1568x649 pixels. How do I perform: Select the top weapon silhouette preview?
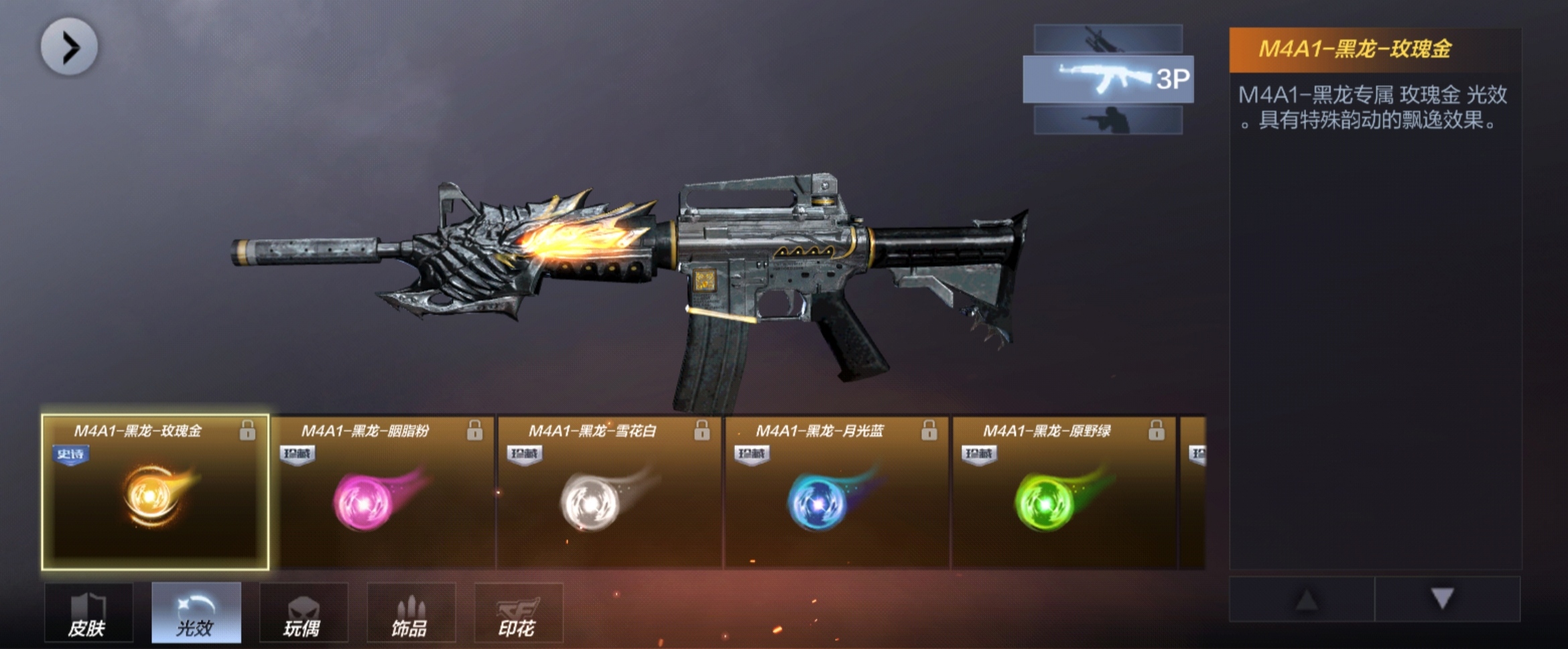point(1107,37)
